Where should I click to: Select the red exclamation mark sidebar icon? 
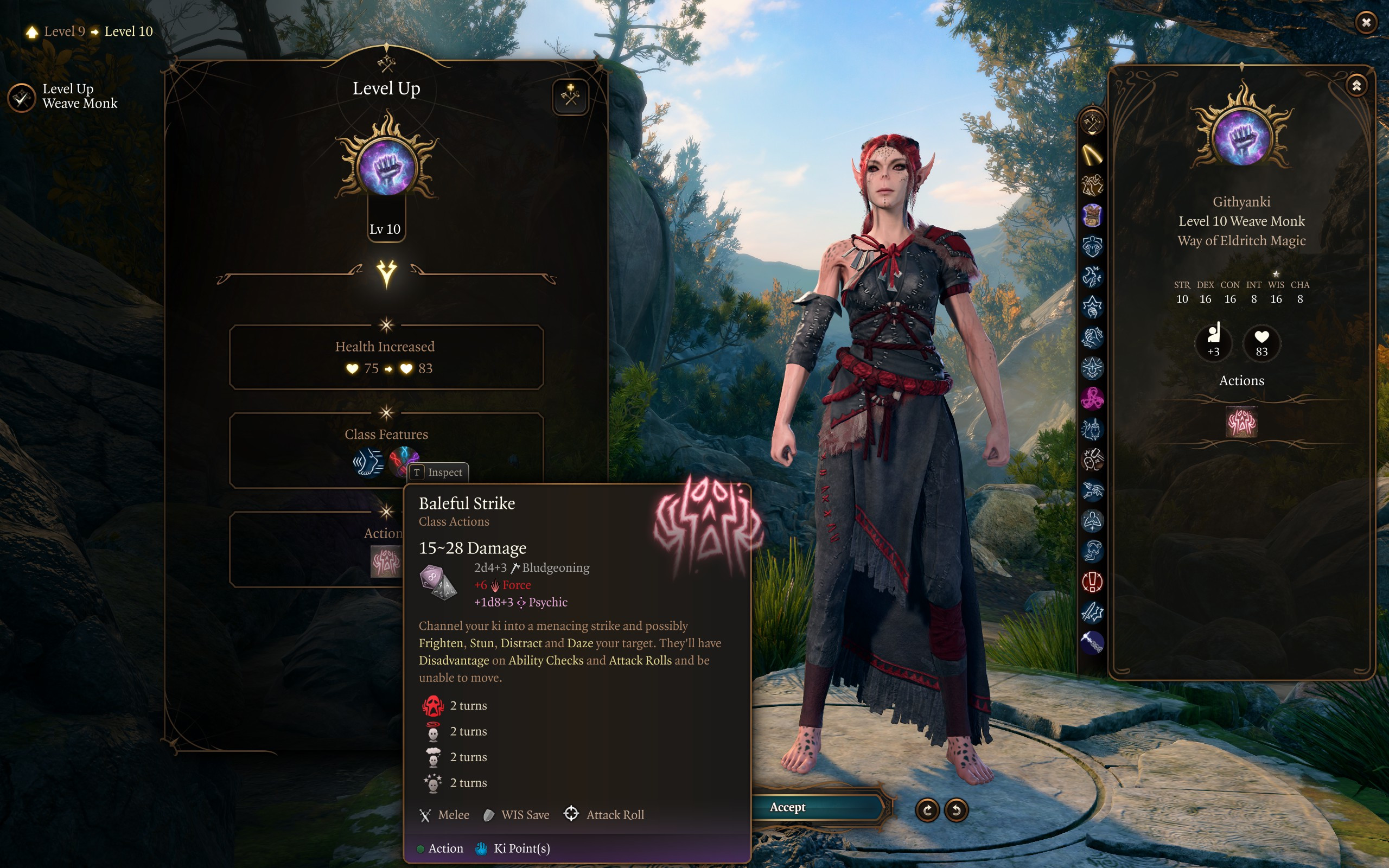pos(1092,582)
